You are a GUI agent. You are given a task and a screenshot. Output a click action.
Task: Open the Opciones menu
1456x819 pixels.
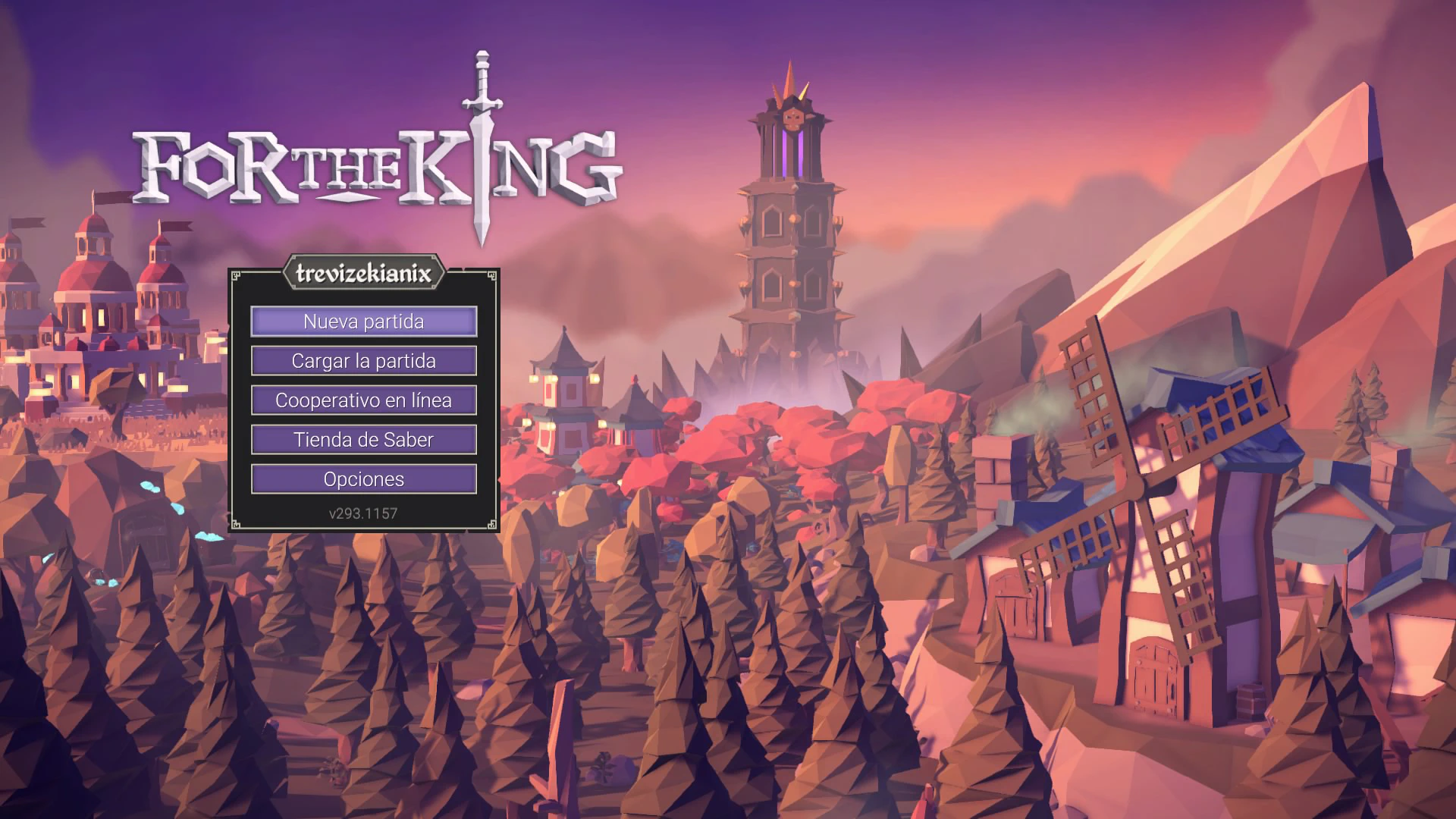click(x=363, y=479)
